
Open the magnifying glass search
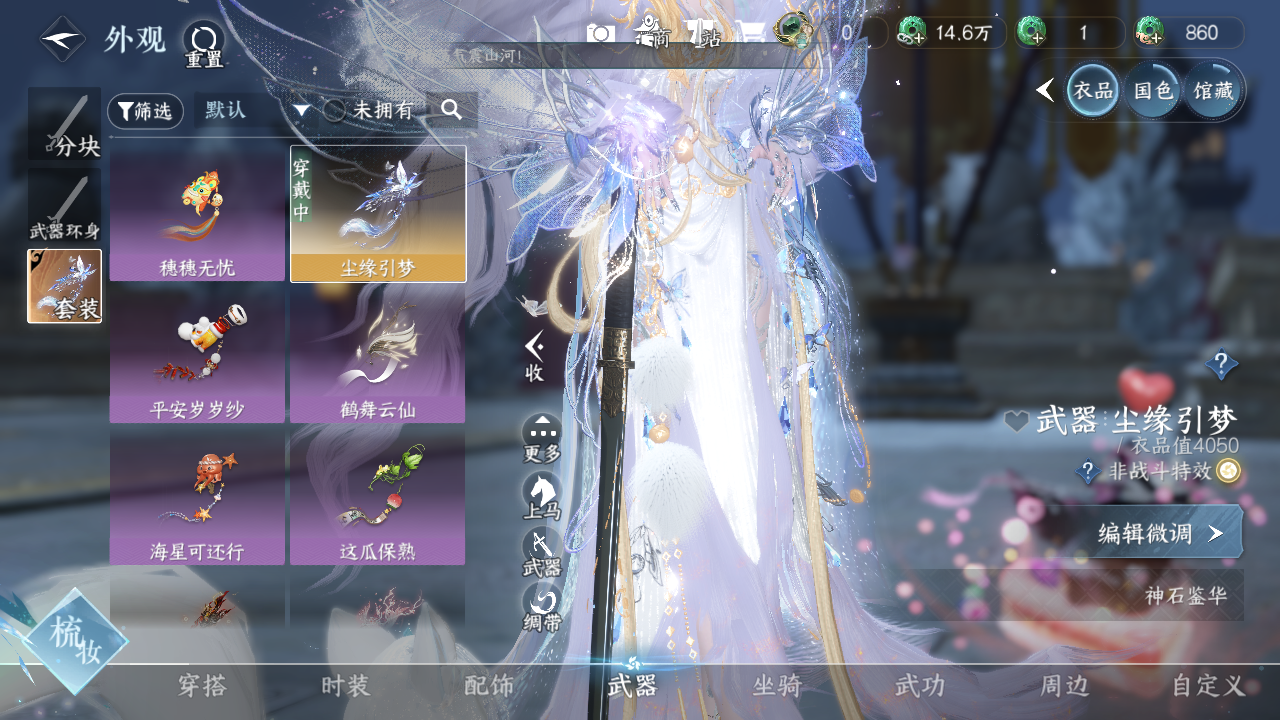pos(452,110)
